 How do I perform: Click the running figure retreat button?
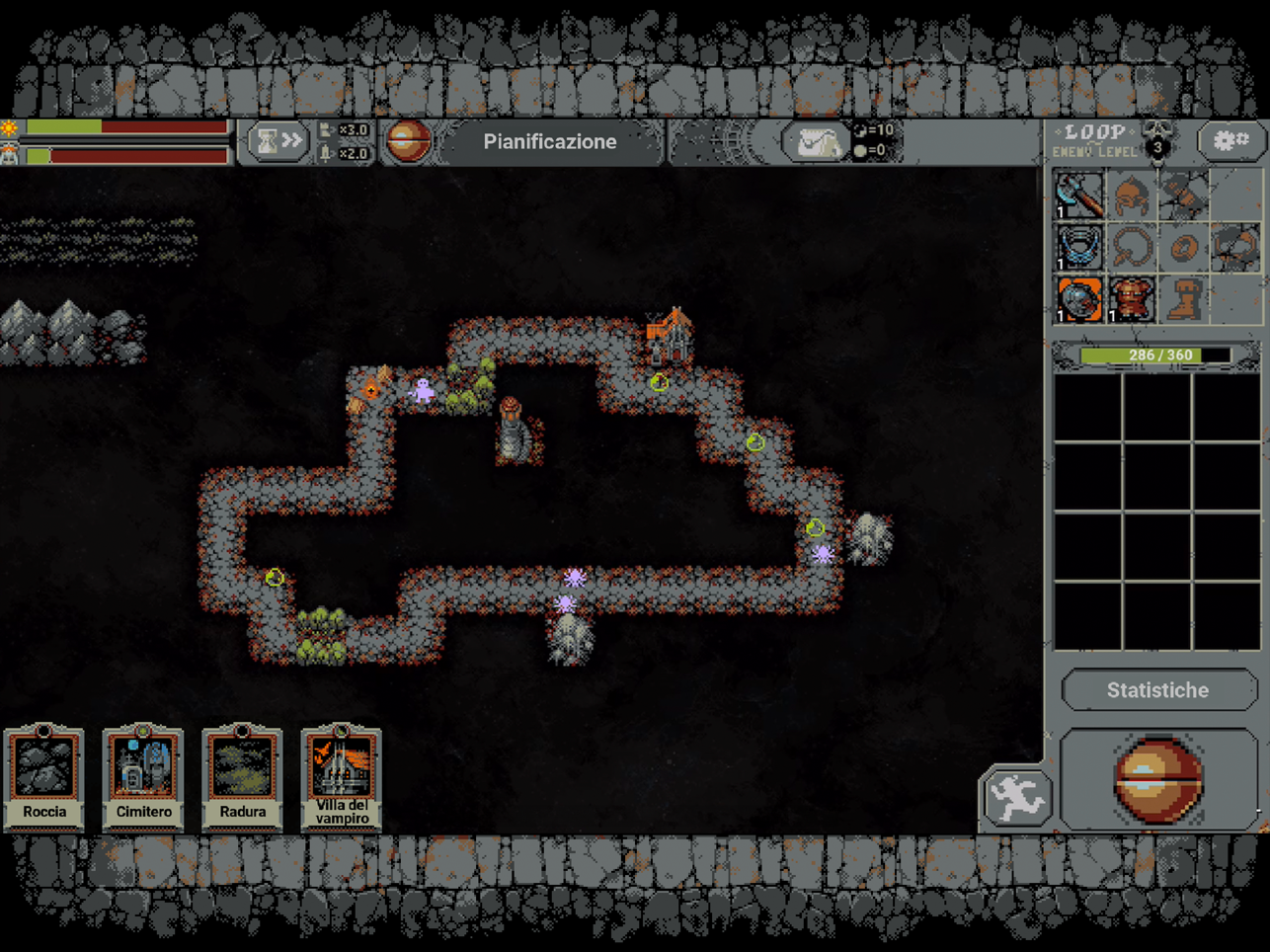(x=1016, y=797)
